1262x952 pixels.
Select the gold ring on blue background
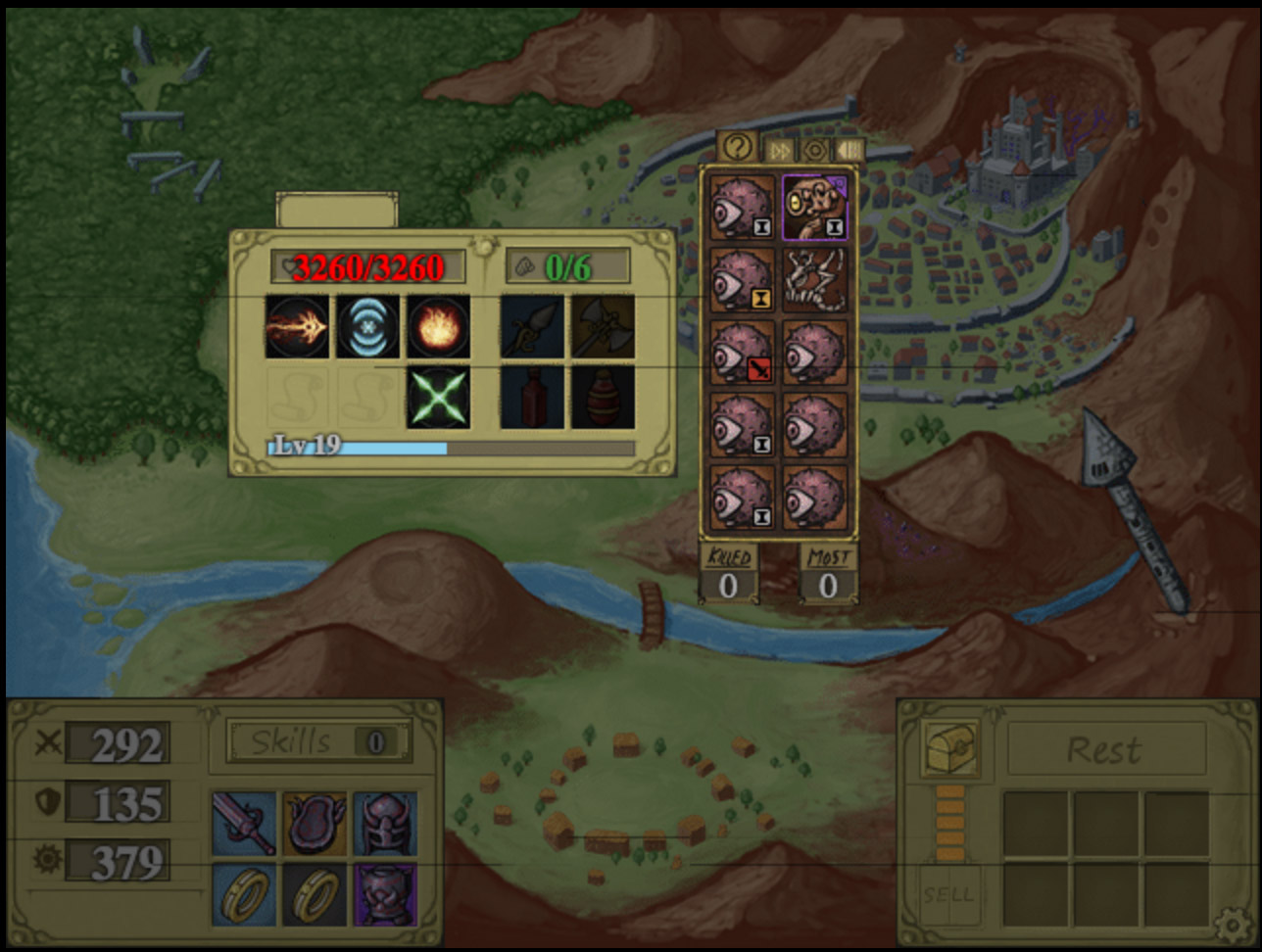coord(245,894)
